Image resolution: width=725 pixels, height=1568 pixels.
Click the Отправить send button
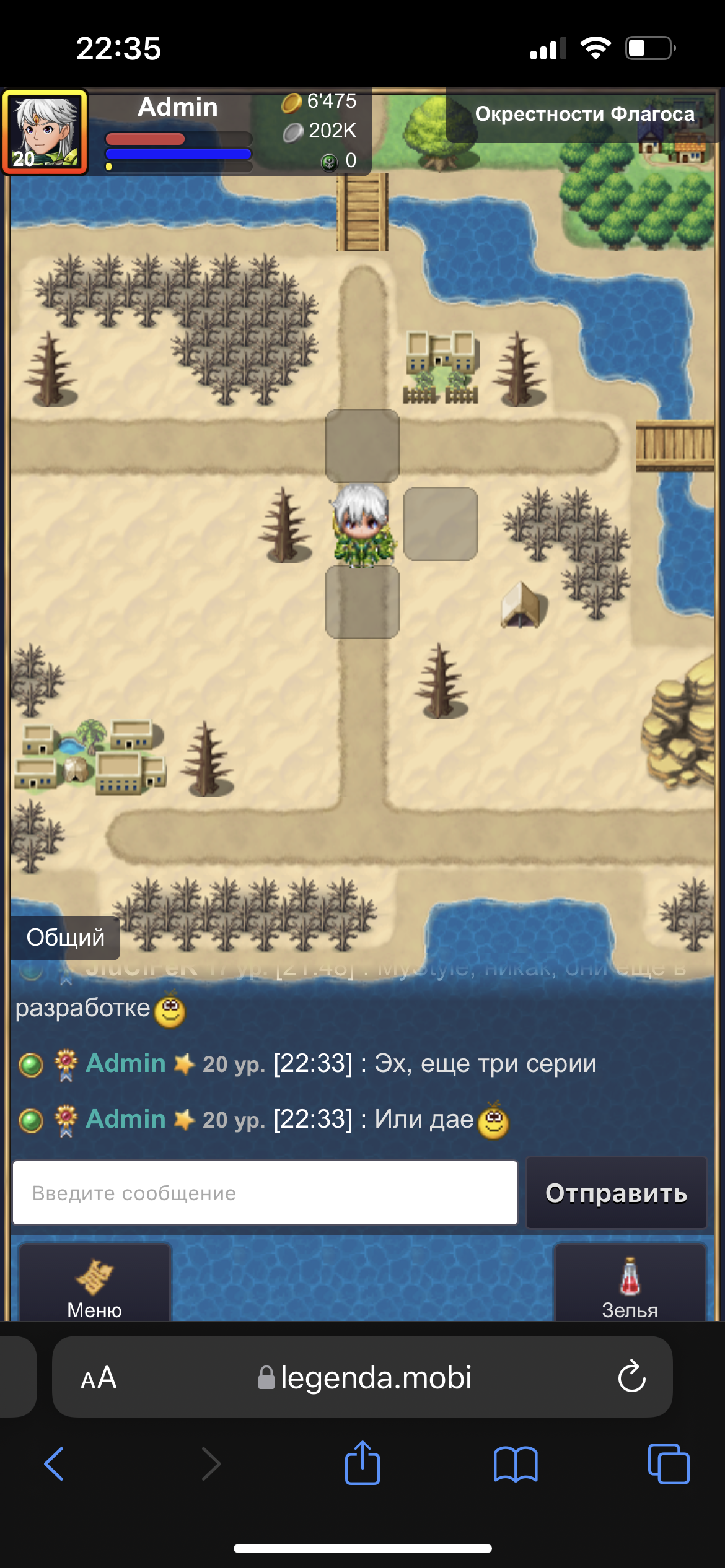pyautogui.click(x=616, y=1193)
